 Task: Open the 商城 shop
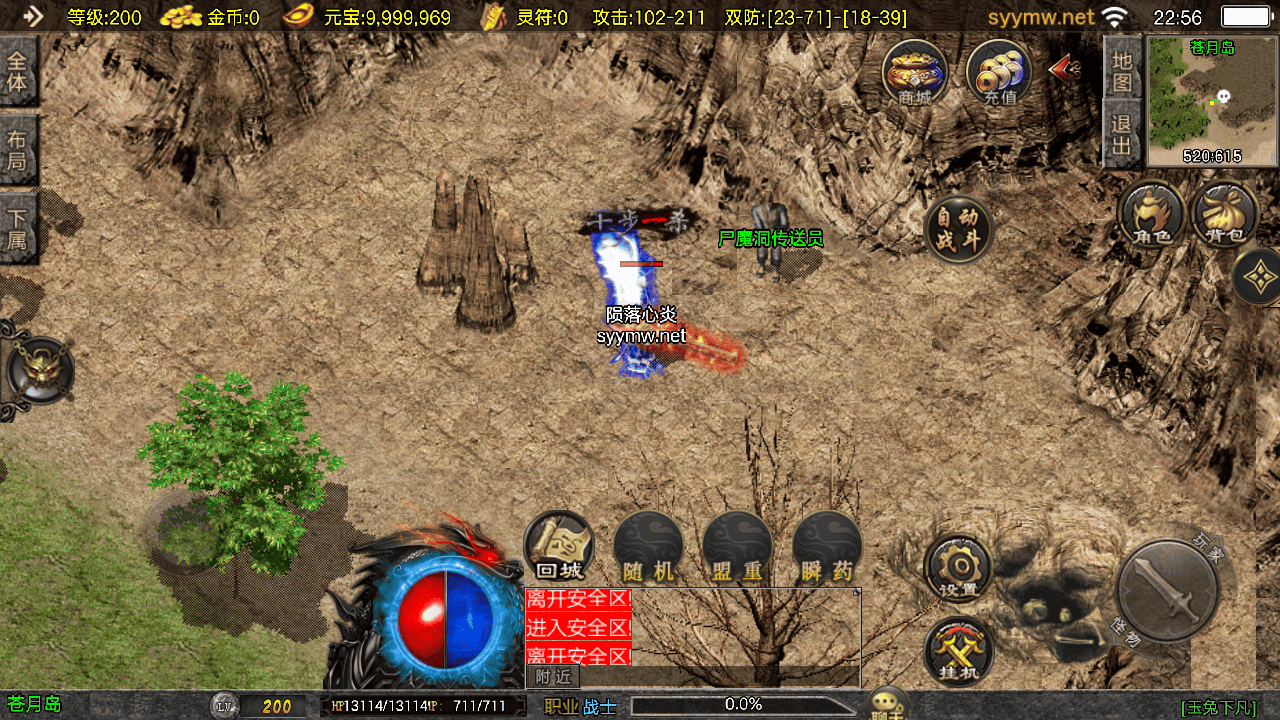click(x=915, y=72)
